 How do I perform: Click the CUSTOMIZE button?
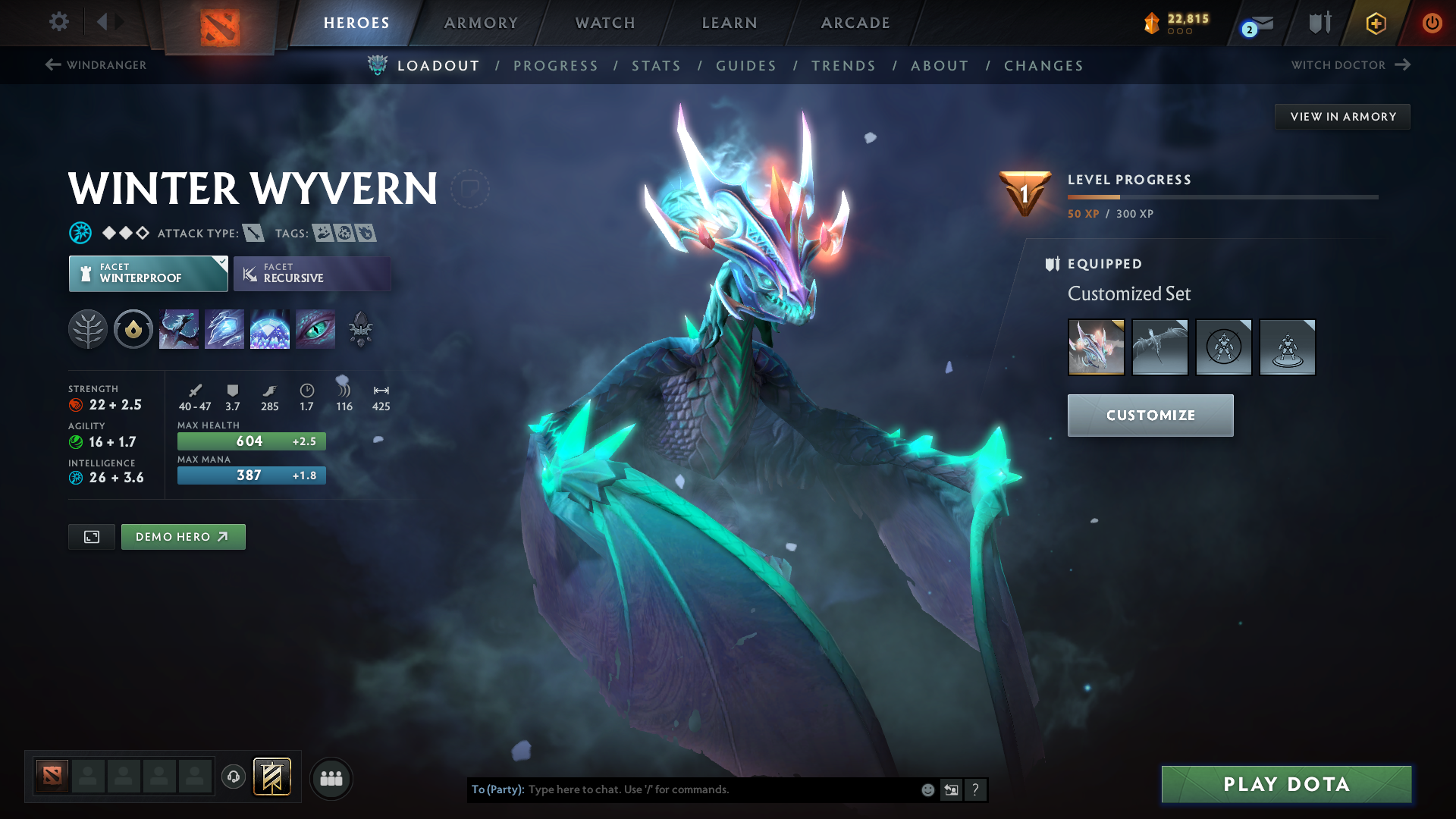click(1150, 415)
